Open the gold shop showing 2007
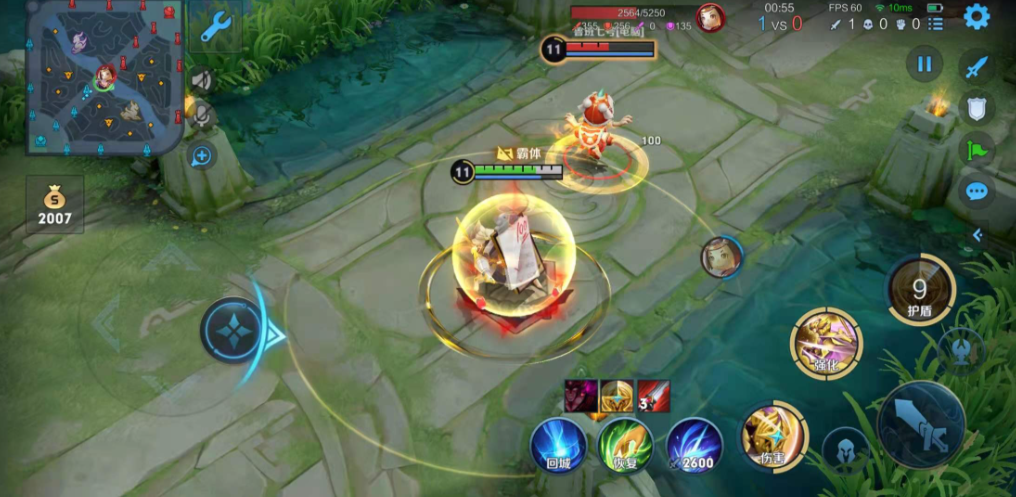The height and width of the screenshot is (497, 1016). [55, 204]
